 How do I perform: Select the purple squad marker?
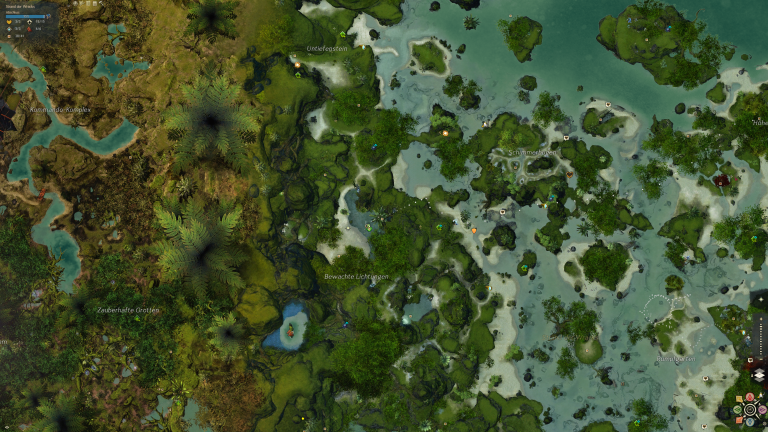click(762, 409)
